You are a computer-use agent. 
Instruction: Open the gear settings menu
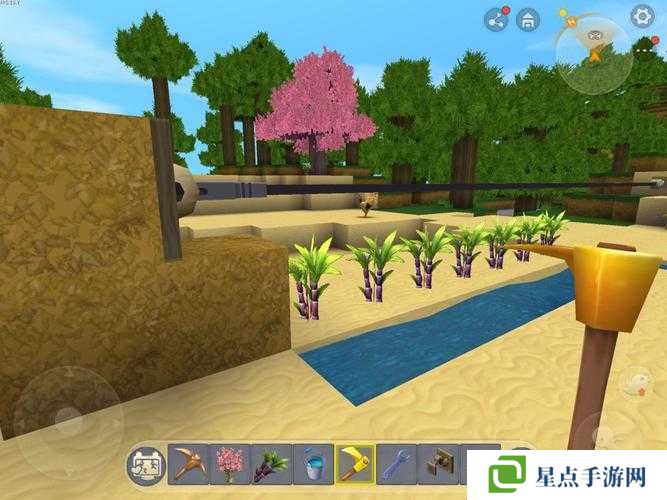coord(642,16)
